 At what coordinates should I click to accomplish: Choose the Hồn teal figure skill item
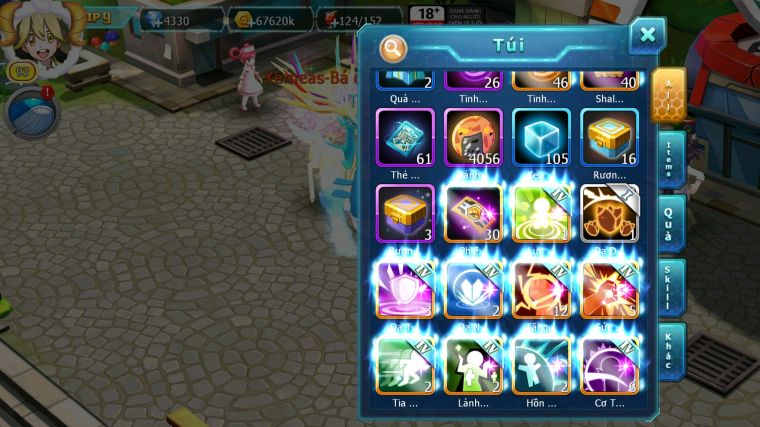pos(541,365)
